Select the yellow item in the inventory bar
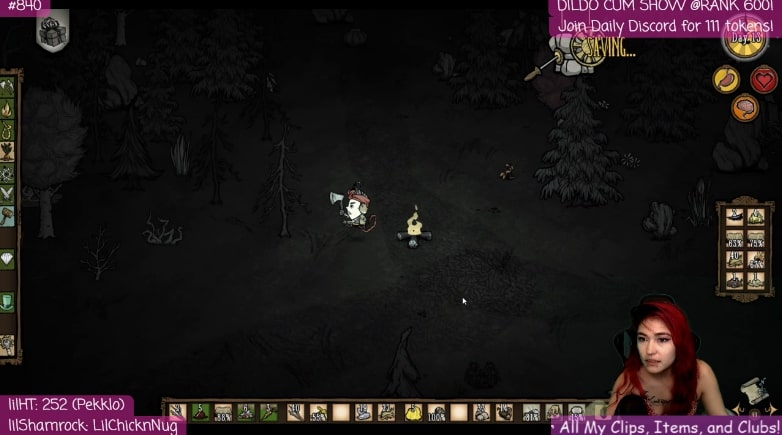 [412, 411]
